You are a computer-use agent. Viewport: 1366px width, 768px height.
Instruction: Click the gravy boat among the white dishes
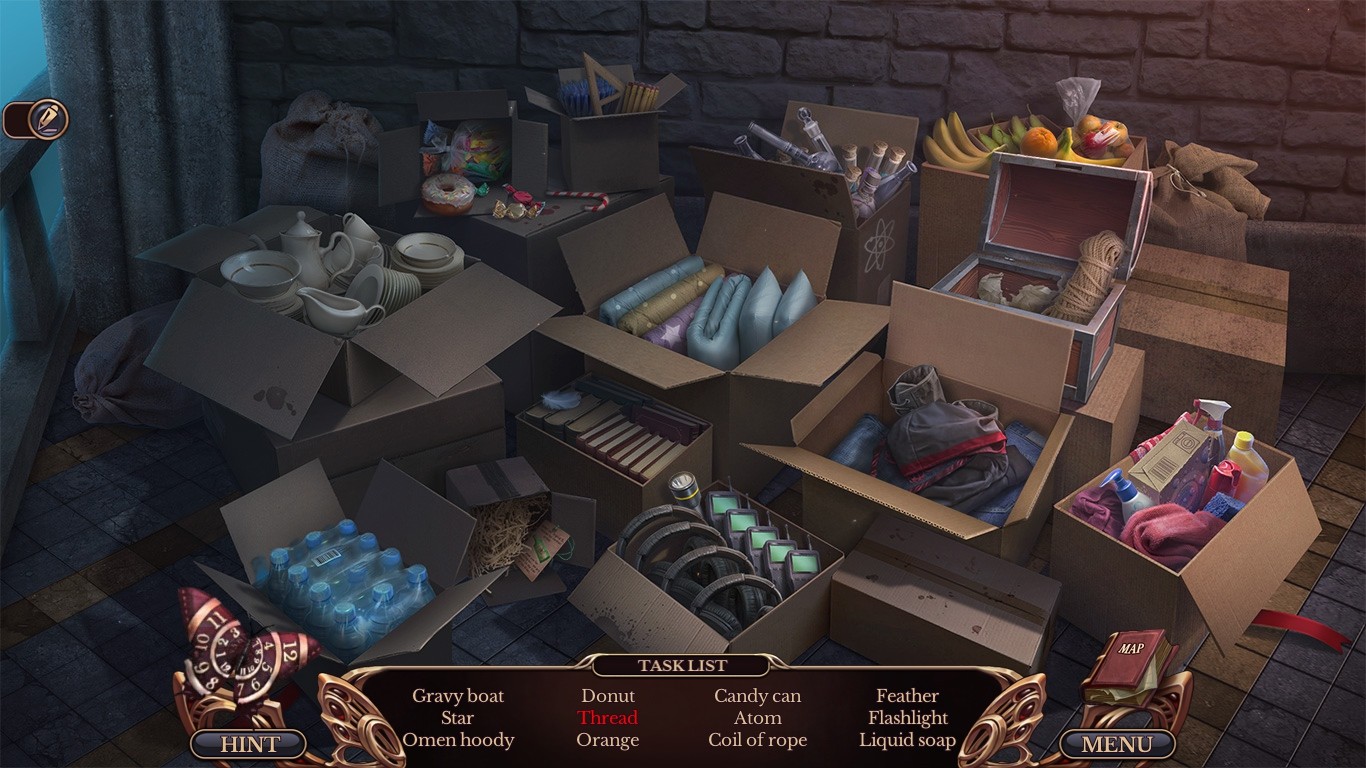point(332,312)
